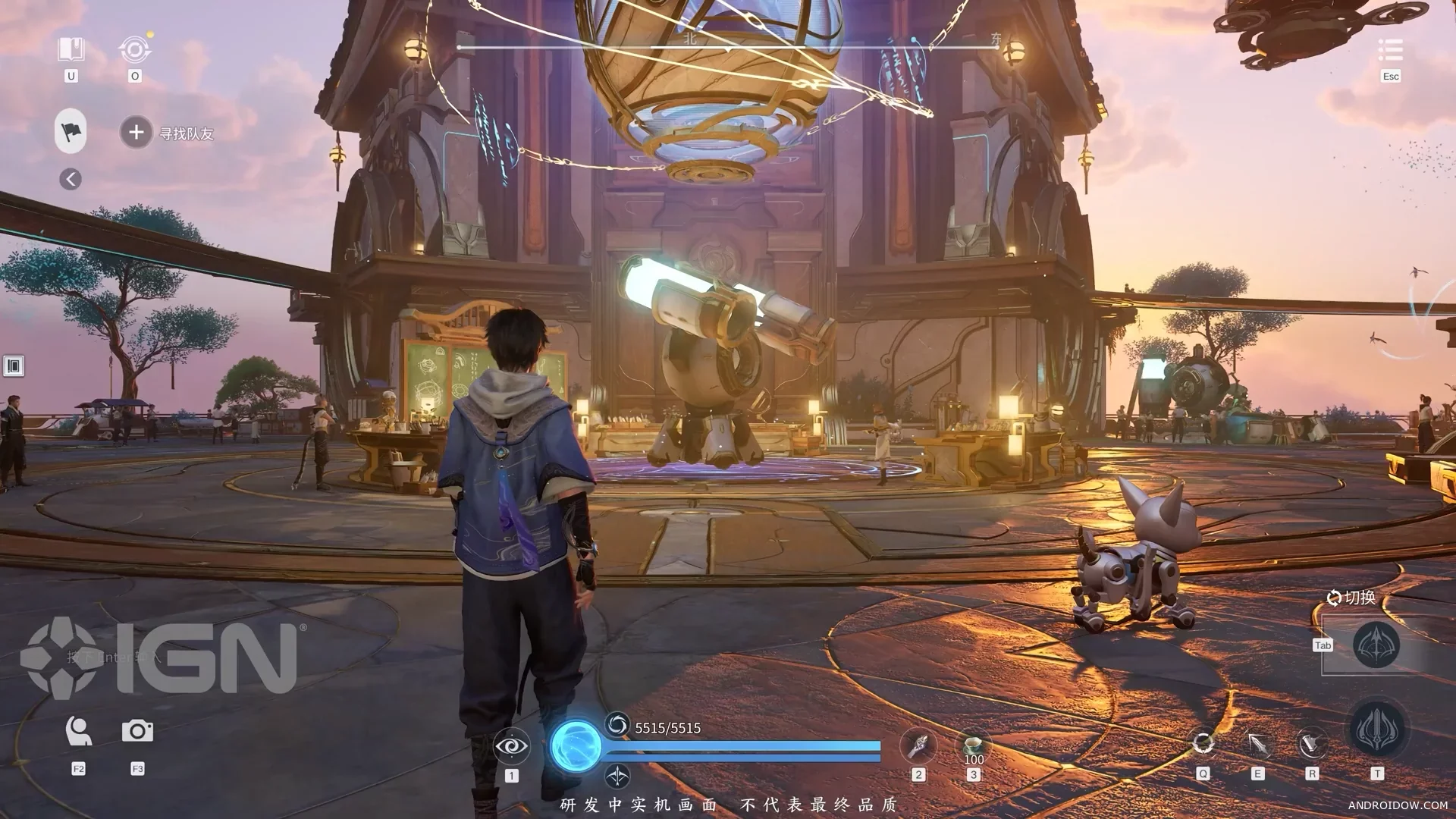
Task: Select the flag quest tracker button
Action: click(71, 132)
